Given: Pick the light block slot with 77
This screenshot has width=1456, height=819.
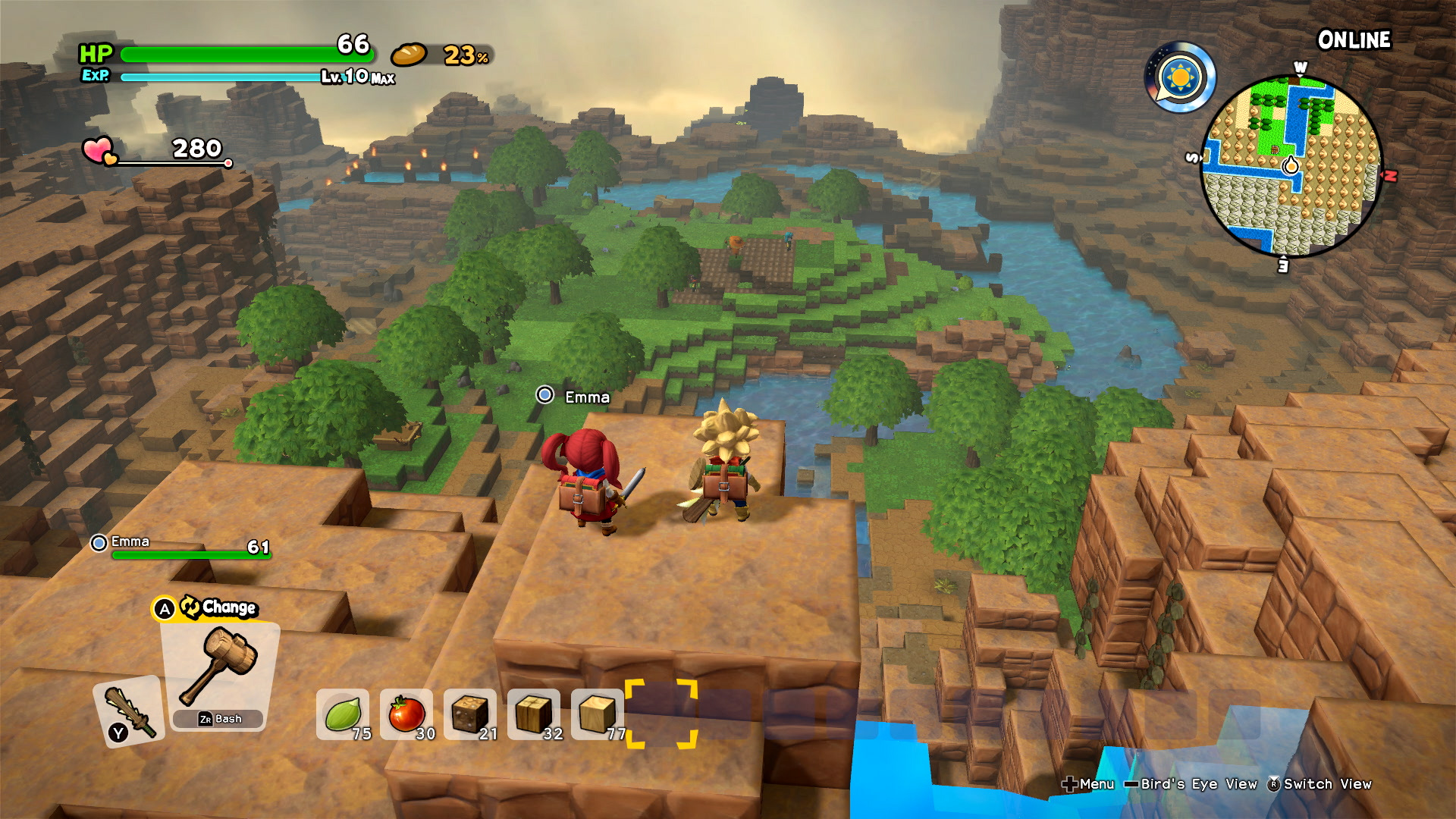Looking at the screenshot, I should click(x=598, y=714).
